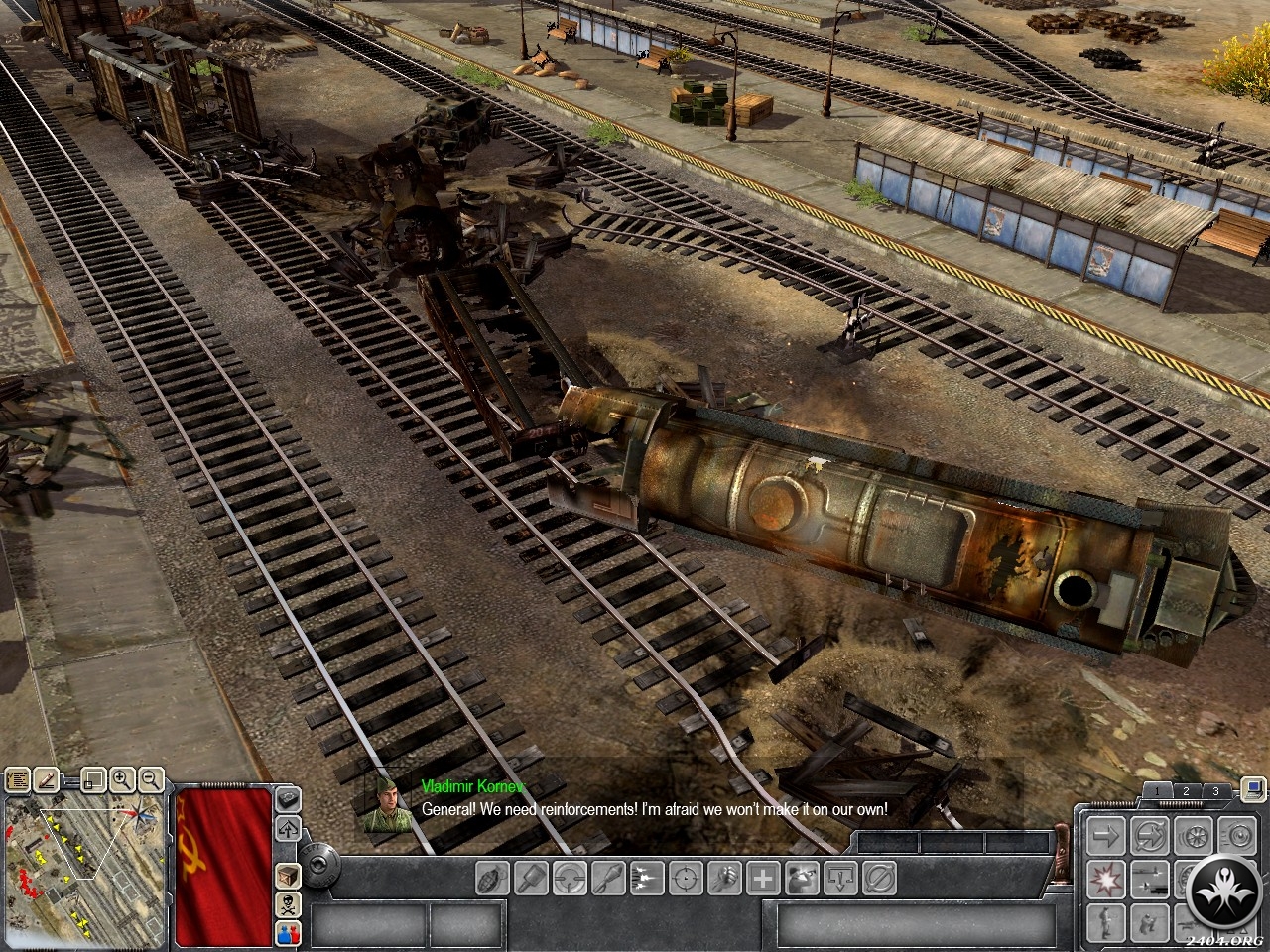
Task: Select the hand grenade ability
Action: pos(493,878)
